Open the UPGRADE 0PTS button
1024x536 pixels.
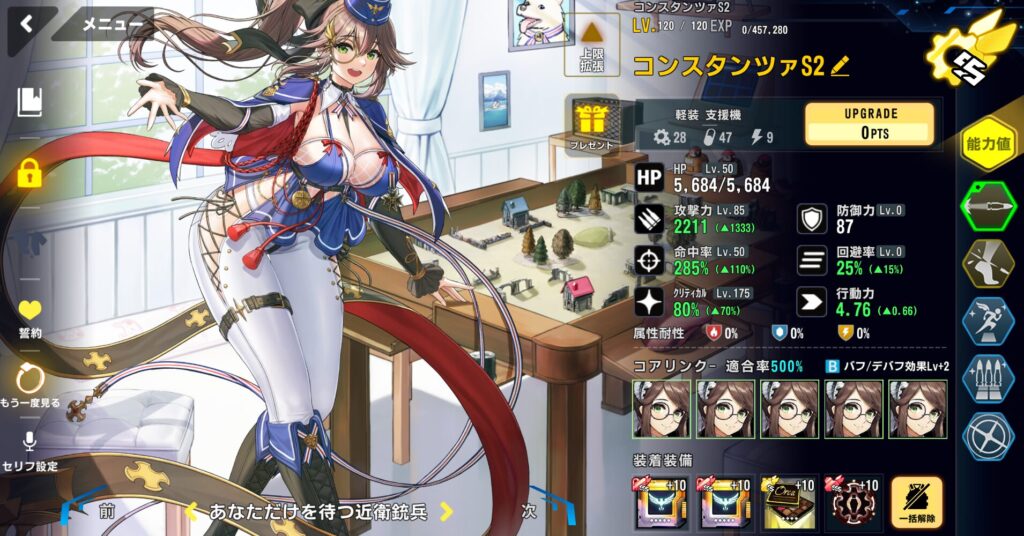click(869, 124)
